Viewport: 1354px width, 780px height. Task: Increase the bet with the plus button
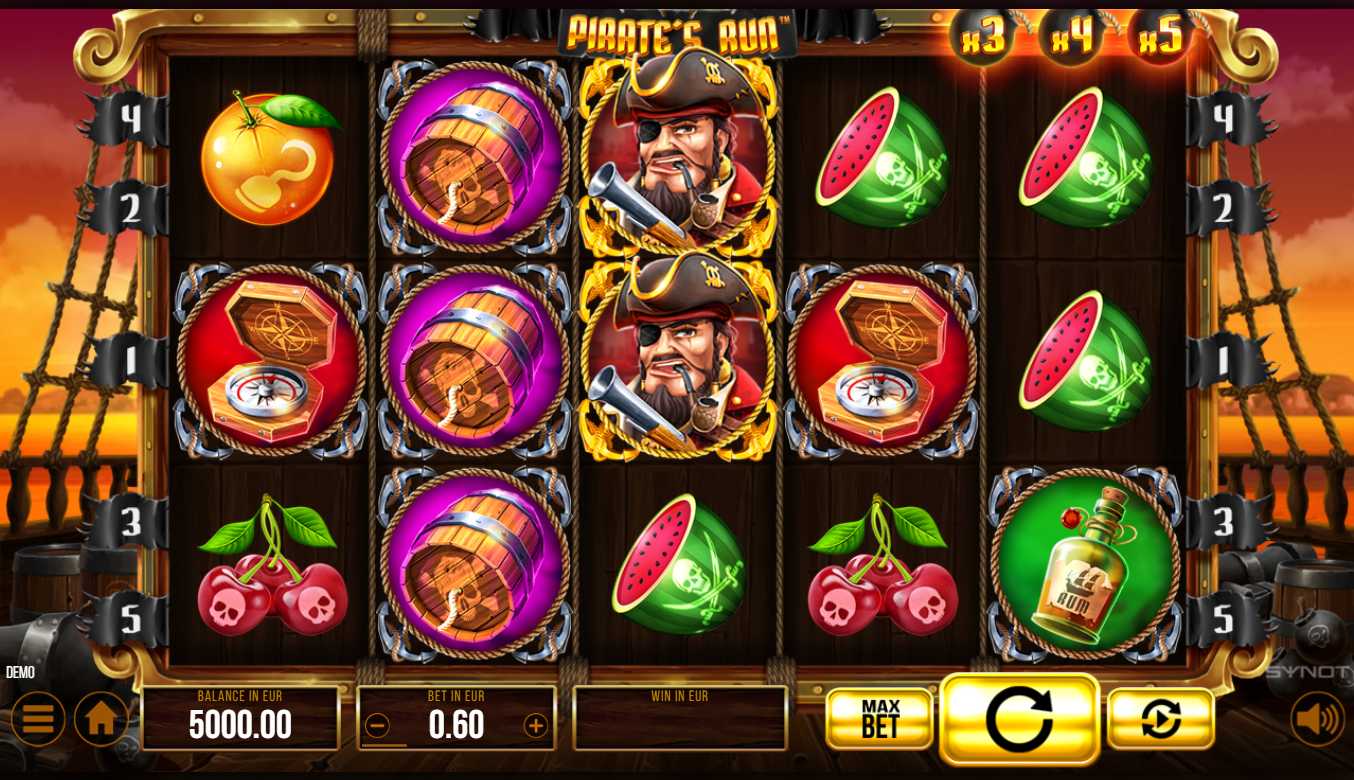(x=536, y=726)
